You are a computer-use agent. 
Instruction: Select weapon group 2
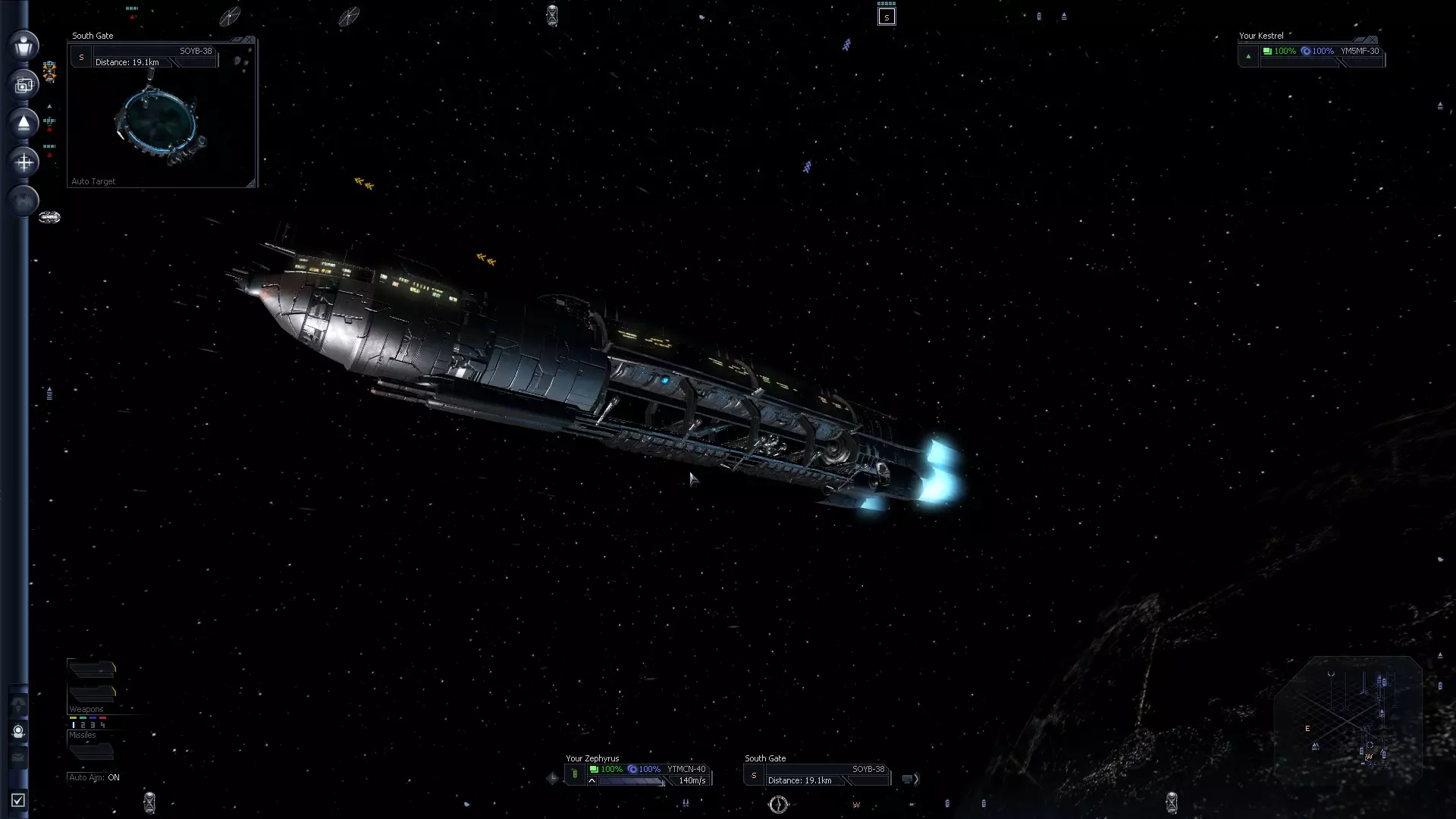click(x=83, y=725)
